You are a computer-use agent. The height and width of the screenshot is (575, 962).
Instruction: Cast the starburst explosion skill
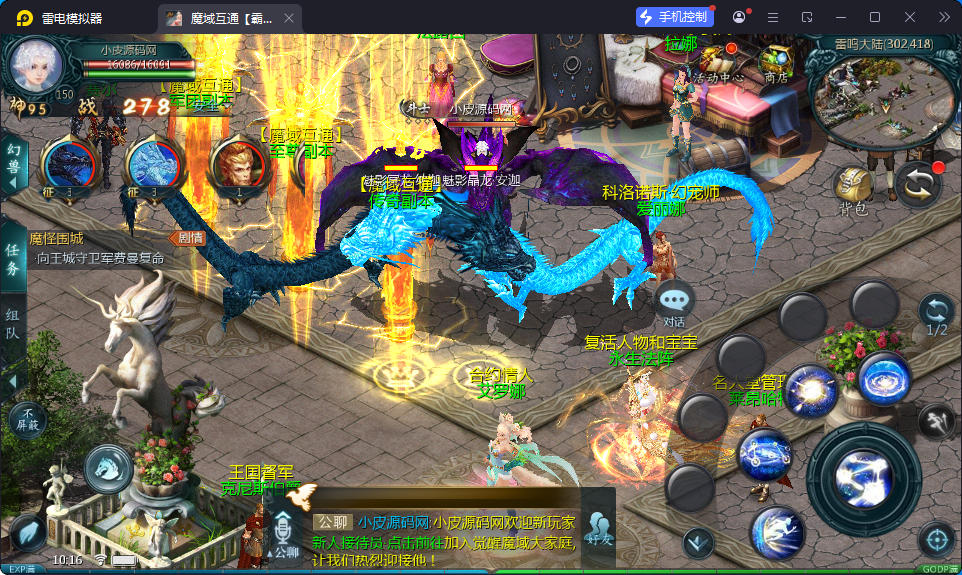point(811,391)
